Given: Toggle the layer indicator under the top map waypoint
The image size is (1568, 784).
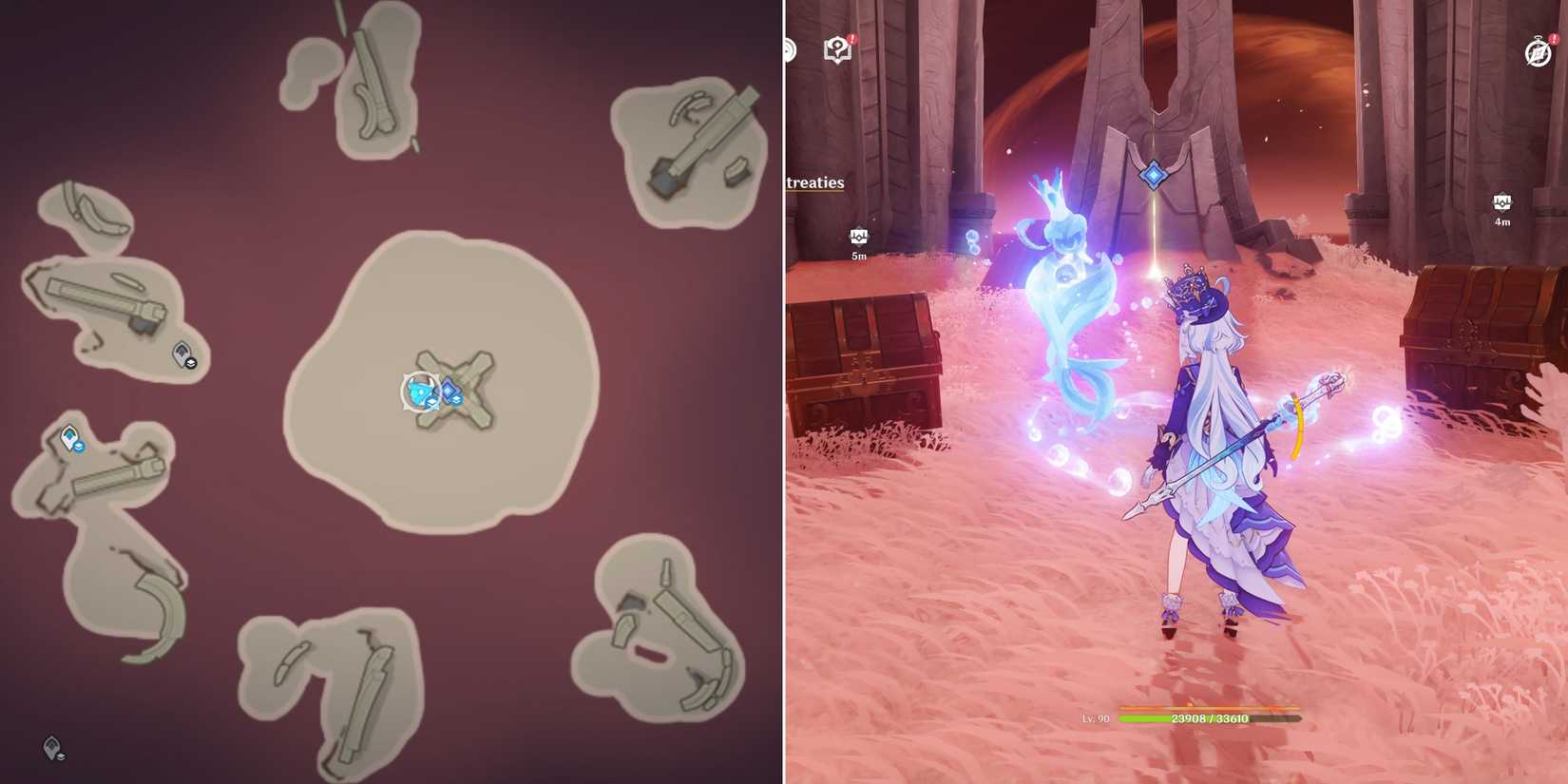Looking at the screenshot, I should click(x=190, y=363).
